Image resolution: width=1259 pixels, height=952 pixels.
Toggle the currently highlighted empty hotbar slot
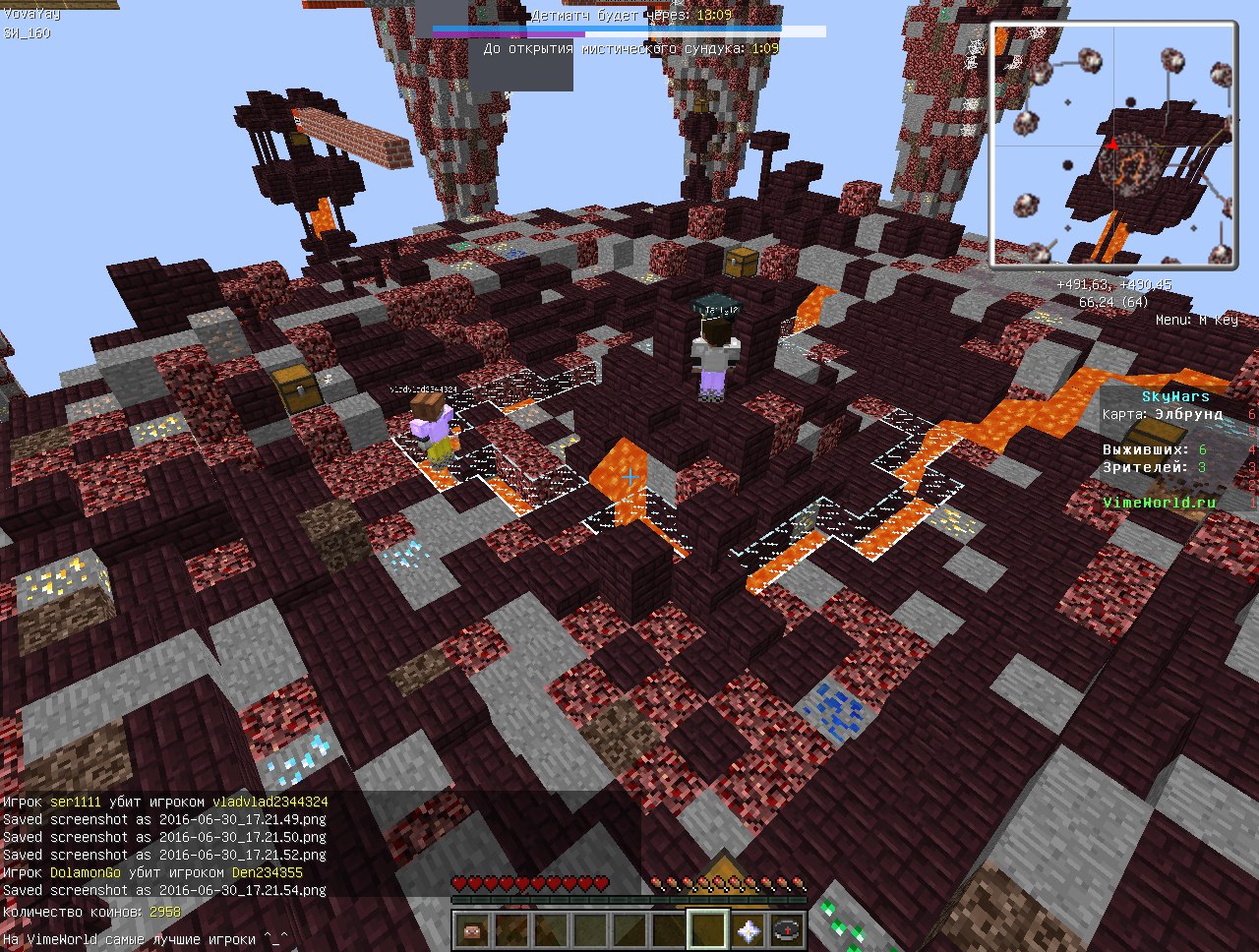[x=707, y=930]
